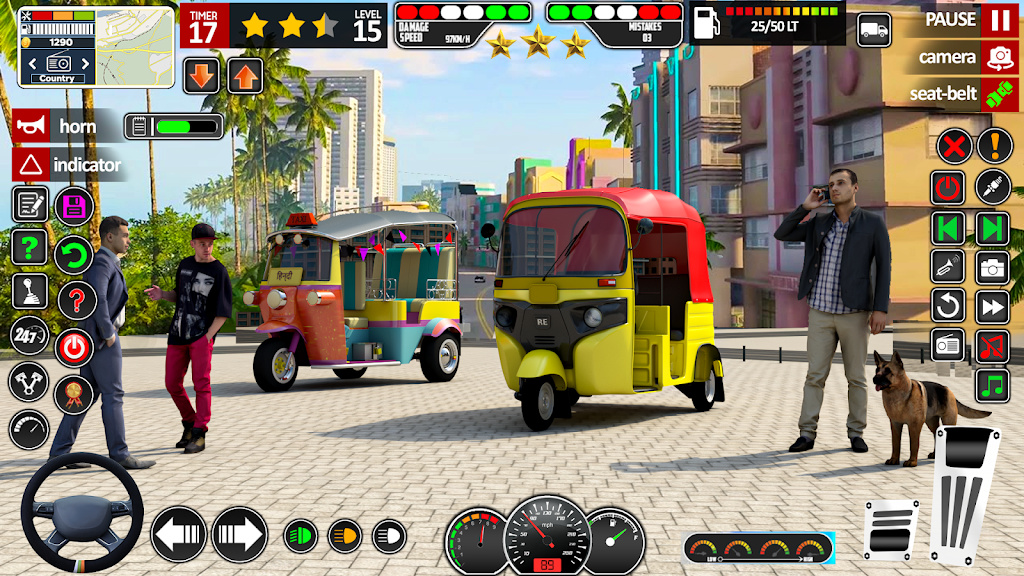Open the minimap
Image resolution: width=1024 pixels, height=576 pixels.
(x=96, y=46)
